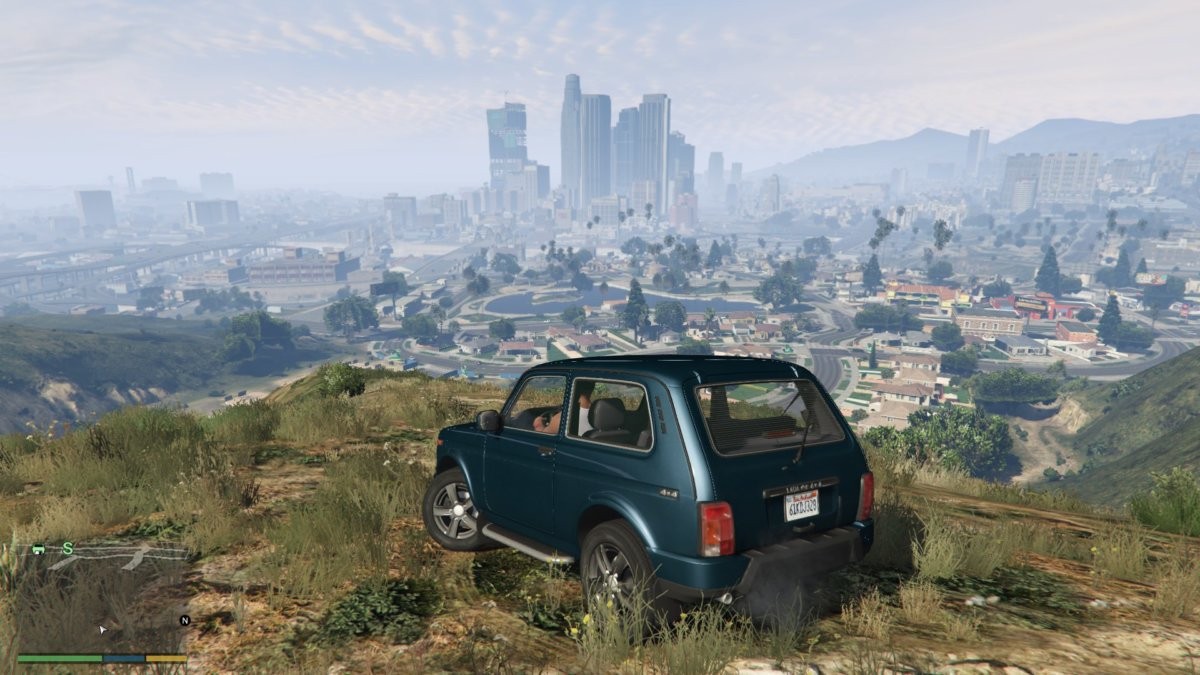
Task: Click the white player arrow on the minimap
Action: (101, 629)
